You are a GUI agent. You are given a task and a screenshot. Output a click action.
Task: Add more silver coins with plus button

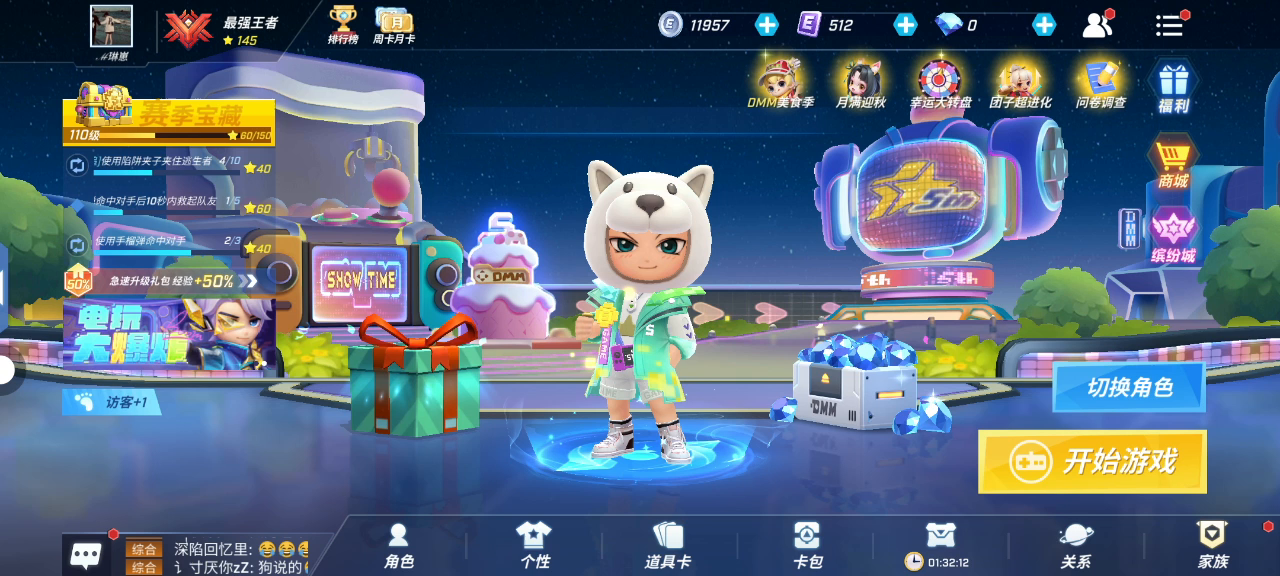point(767,25)
